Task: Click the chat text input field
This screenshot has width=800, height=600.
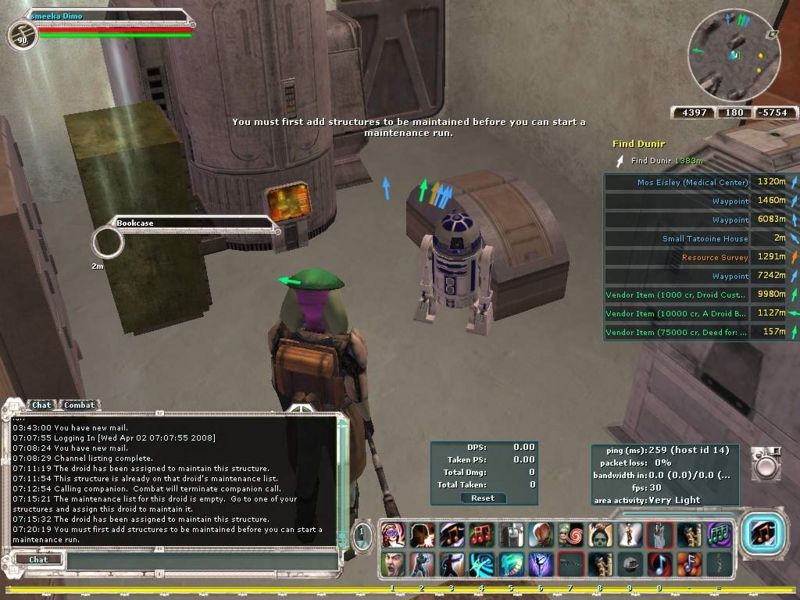Action: pyautogui.click(x=190, y=560)
